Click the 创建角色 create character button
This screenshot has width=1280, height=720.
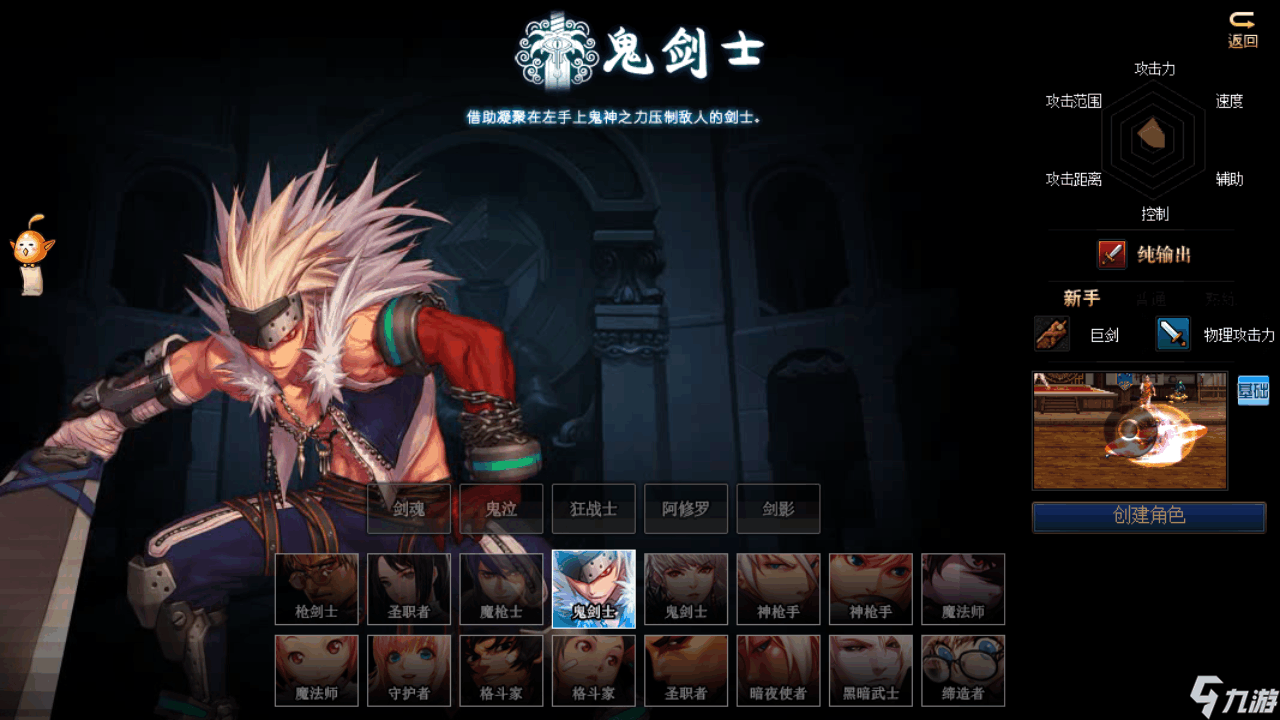tap(1148, 516)
